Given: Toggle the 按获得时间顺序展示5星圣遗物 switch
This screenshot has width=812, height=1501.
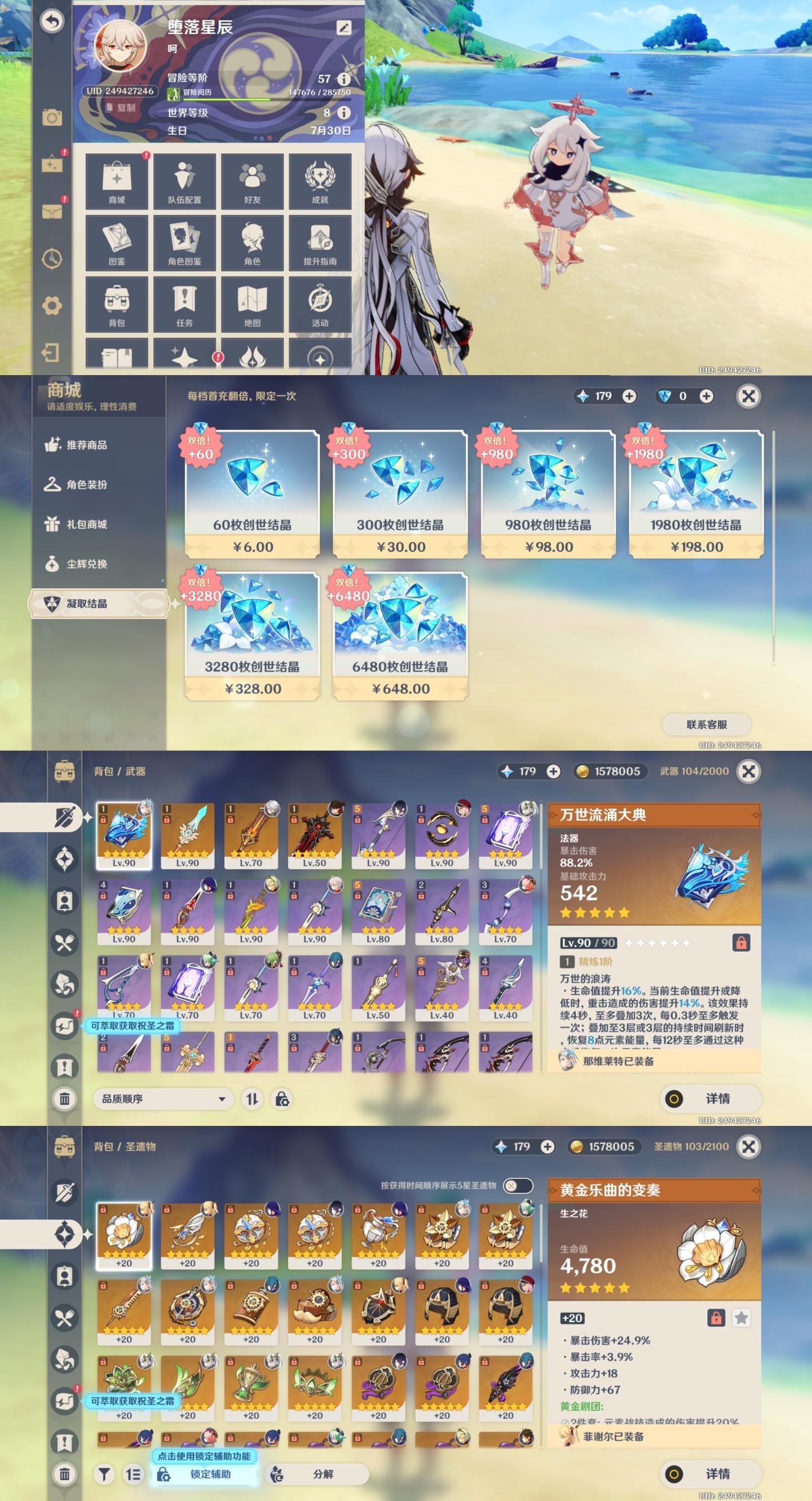Looking at the screenshot, I should [x=517, y=1185].
